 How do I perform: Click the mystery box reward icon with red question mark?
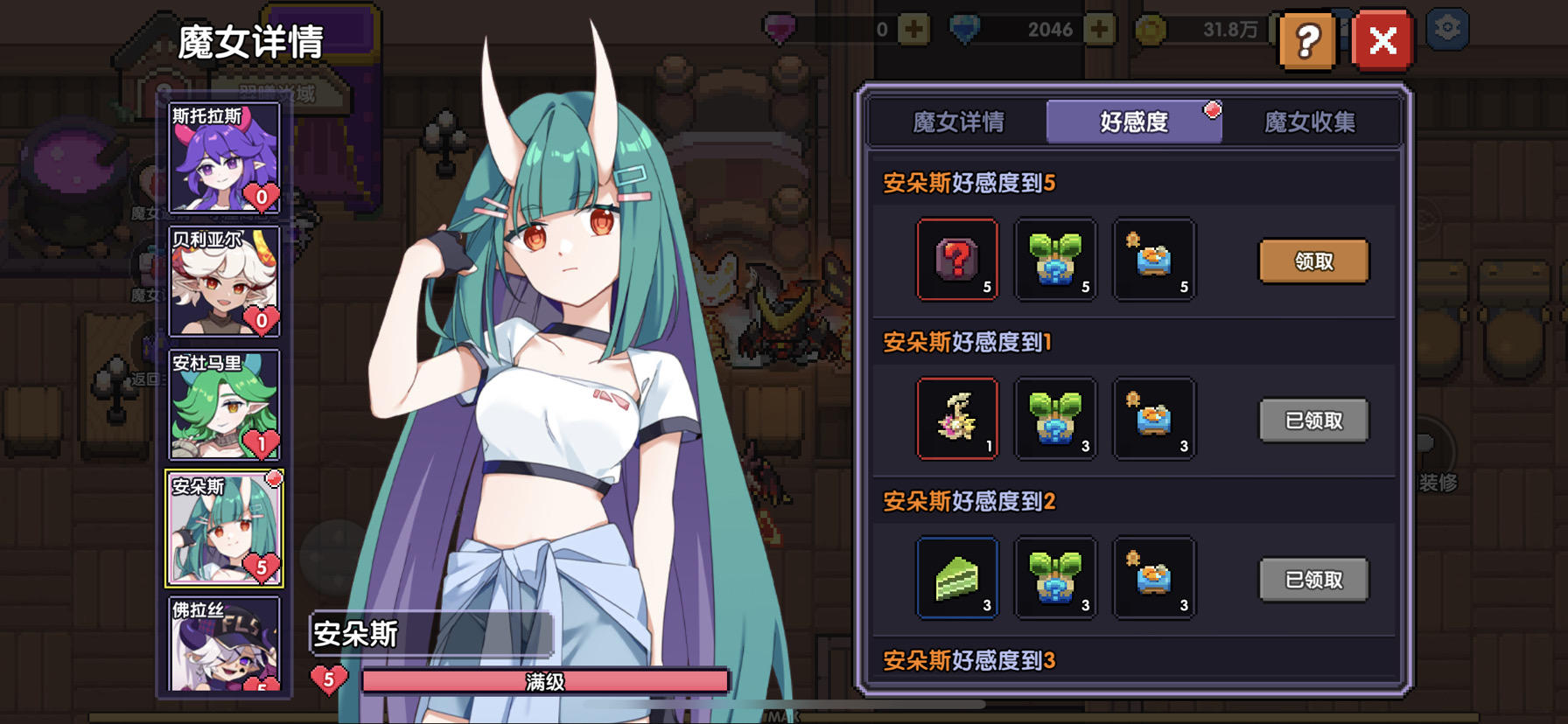tap(957, 260)
